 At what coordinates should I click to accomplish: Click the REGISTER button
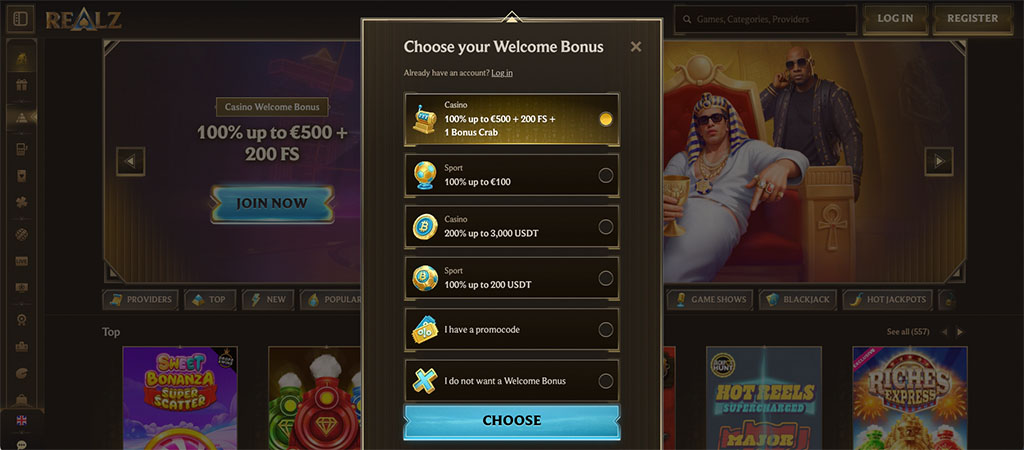972,19
